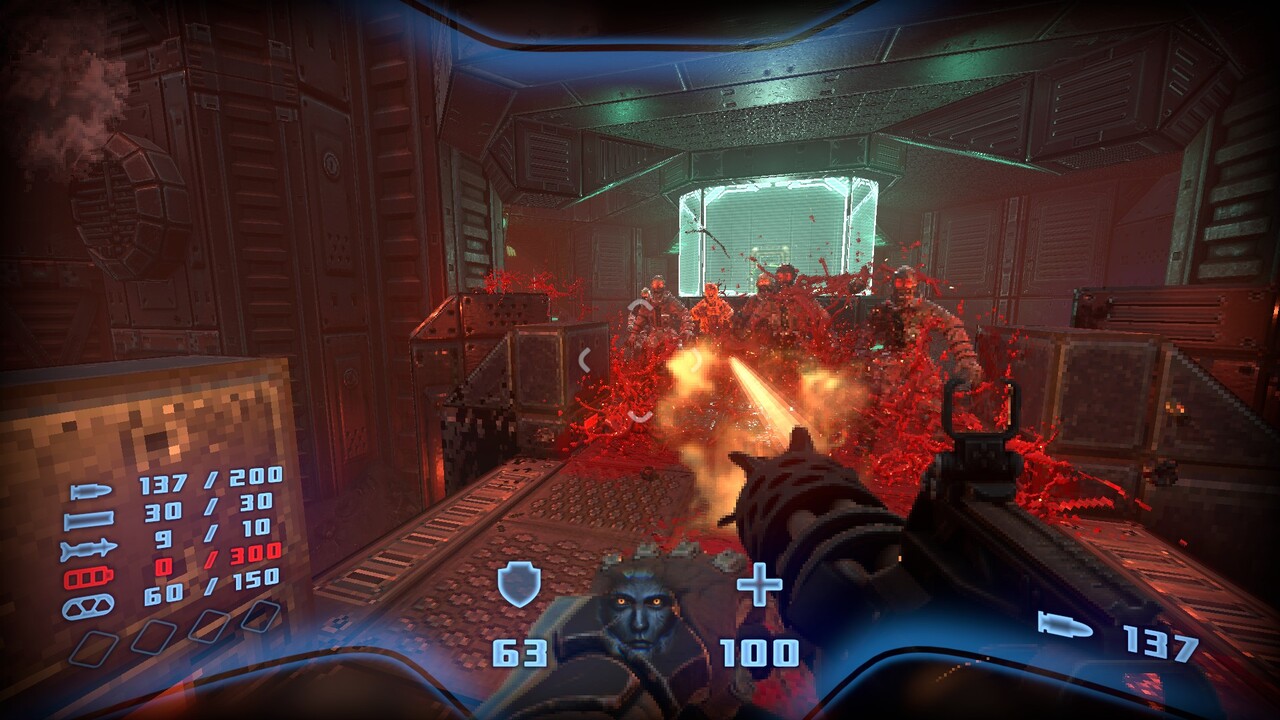
Task: Click the armor shield icon
Action: coord(519,585)
